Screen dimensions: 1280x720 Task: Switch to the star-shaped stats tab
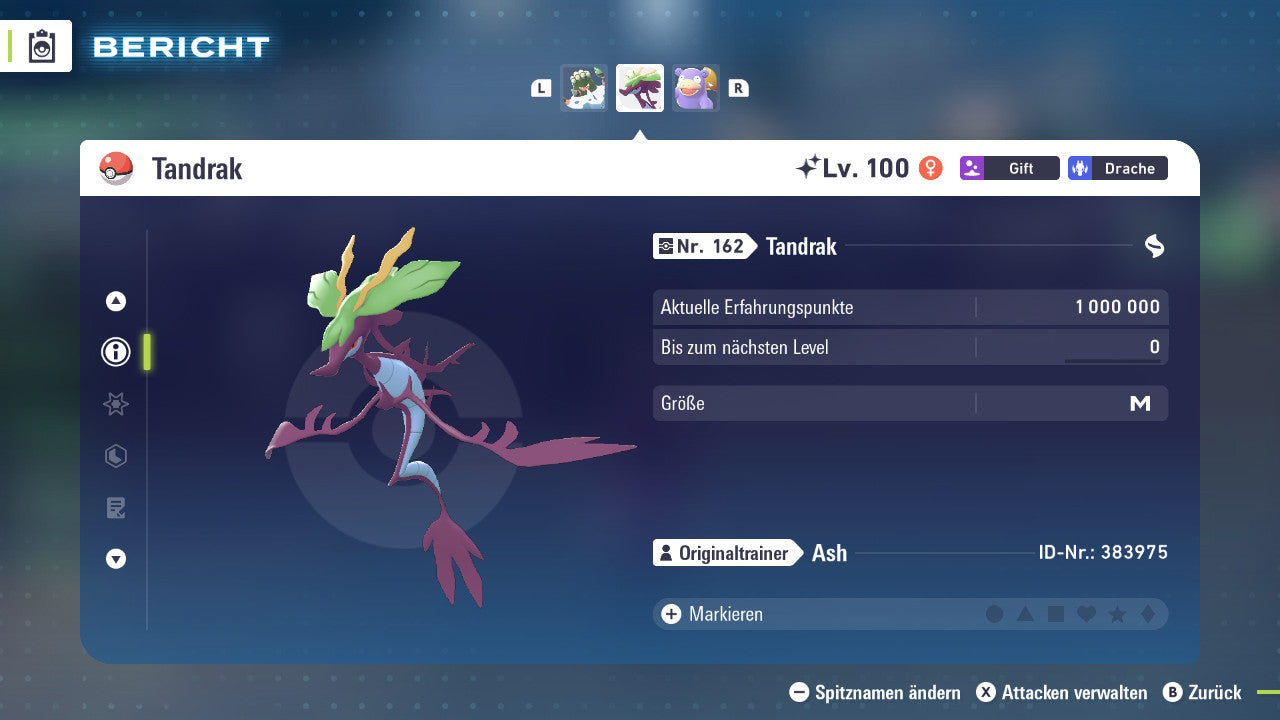coord(116,404)
